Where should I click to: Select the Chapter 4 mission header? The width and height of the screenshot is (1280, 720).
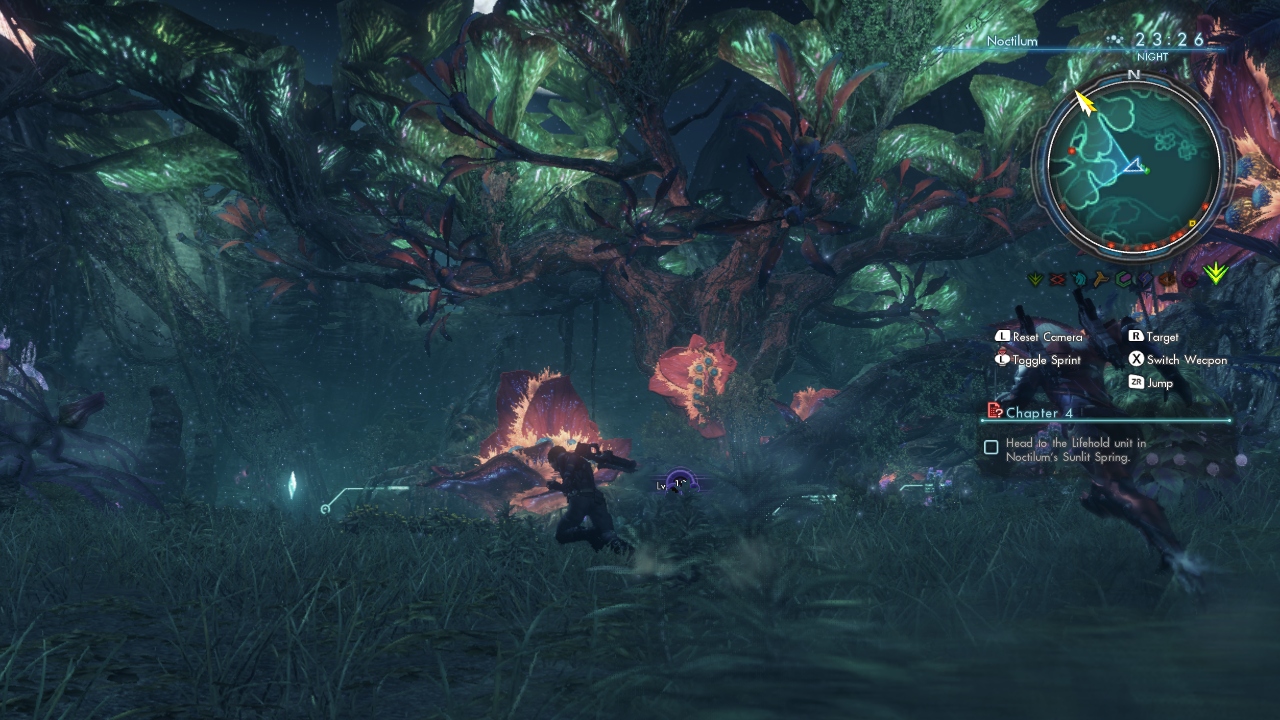pyautogui.click(x=1039, y=412)
